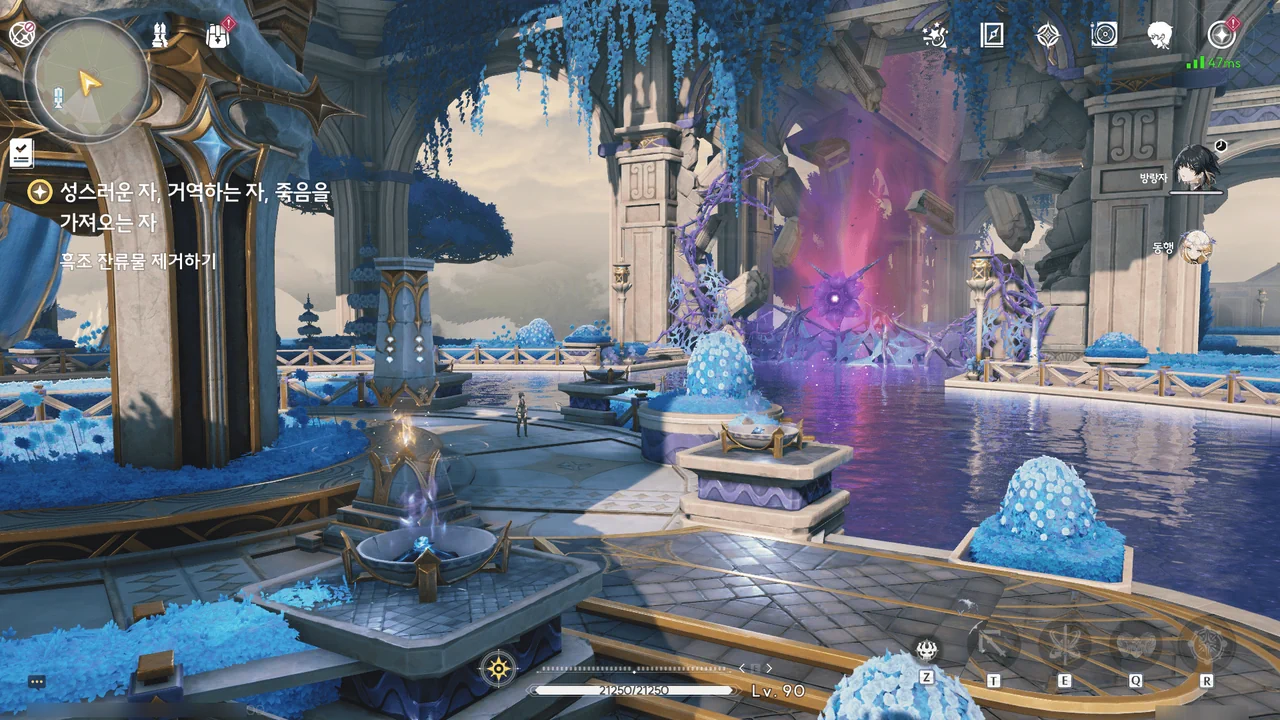This screenshot has height=720, width=1280.
Task: Open the backpack icon with red alert
Action: coord(218,35)
